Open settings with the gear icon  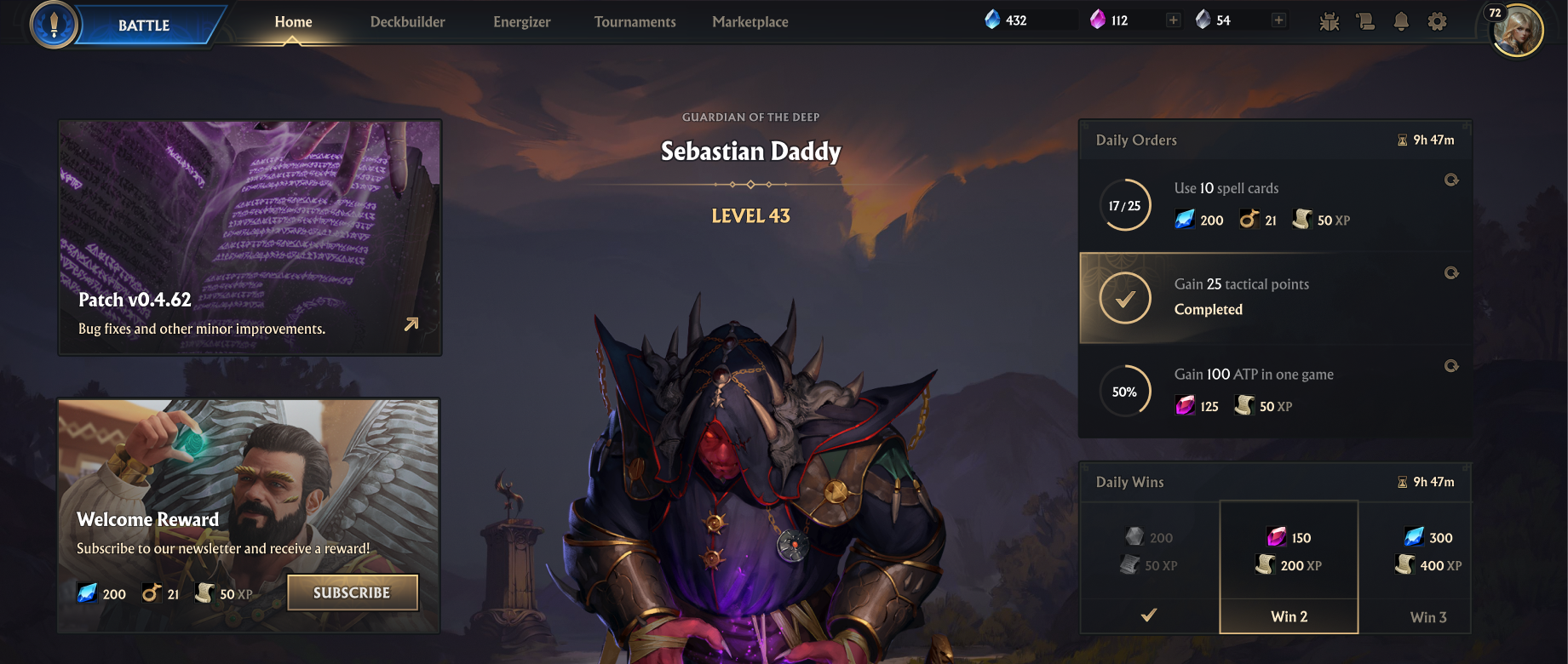click(x=1437, y=22)
